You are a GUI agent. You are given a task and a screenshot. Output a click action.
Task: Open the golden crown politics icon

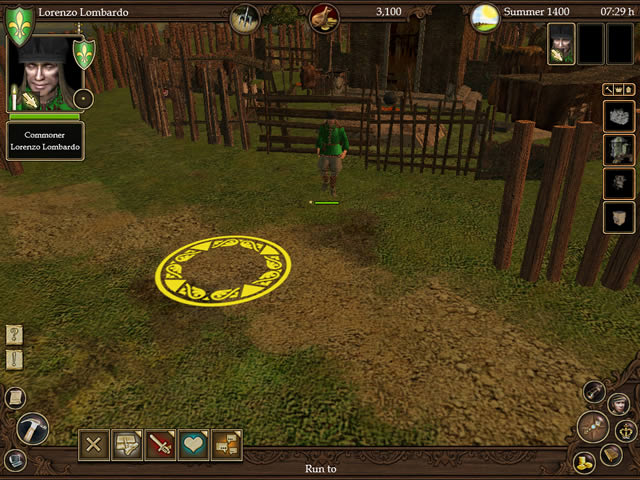(627, 431)
